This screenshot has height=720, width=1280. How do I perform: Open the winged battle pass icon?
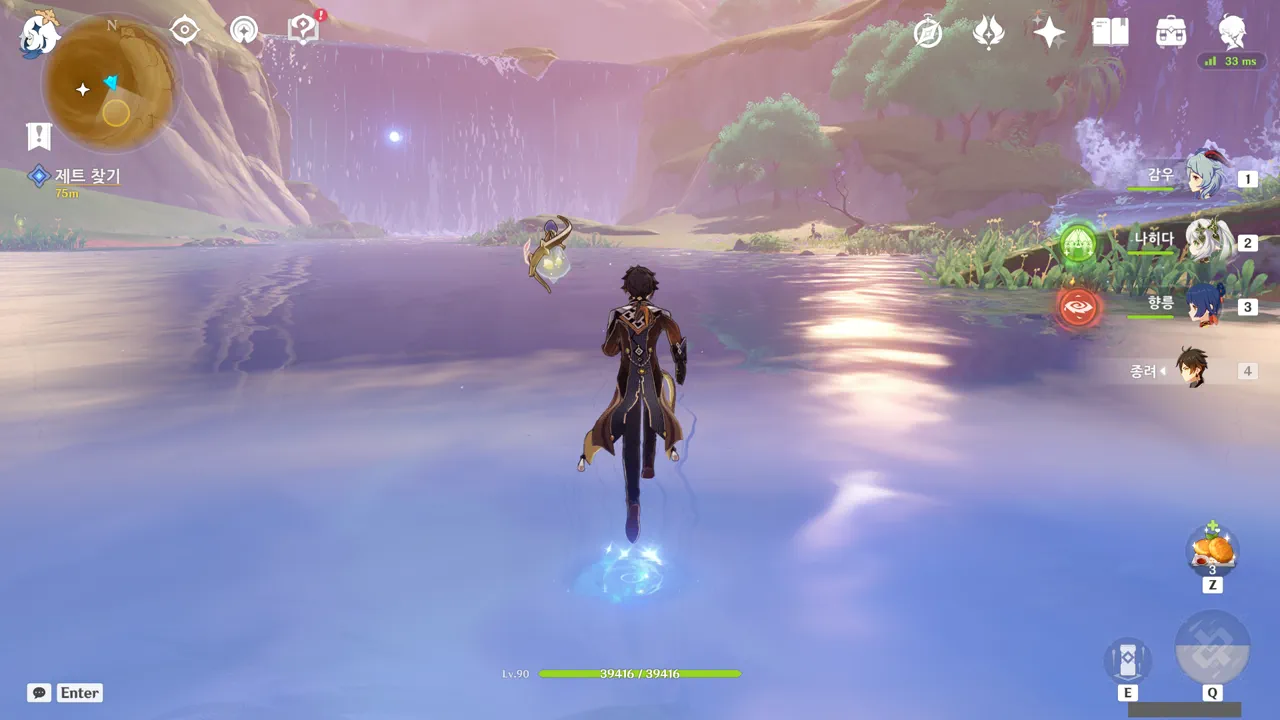[x=988, y=32]
